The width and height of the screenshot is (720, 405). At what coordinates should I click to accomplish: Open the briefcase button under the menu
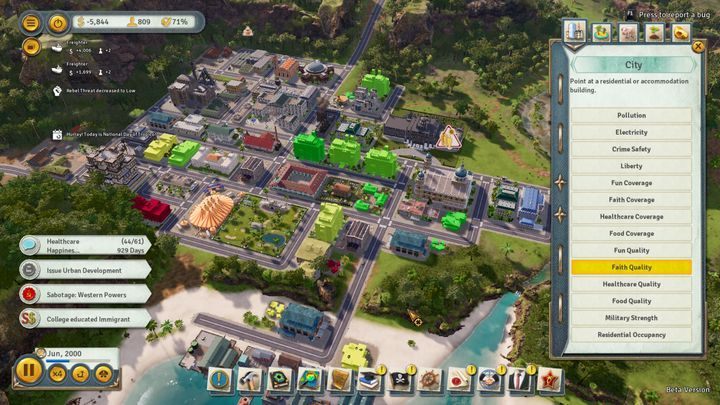pyautogui.click(x=31, y=46)
